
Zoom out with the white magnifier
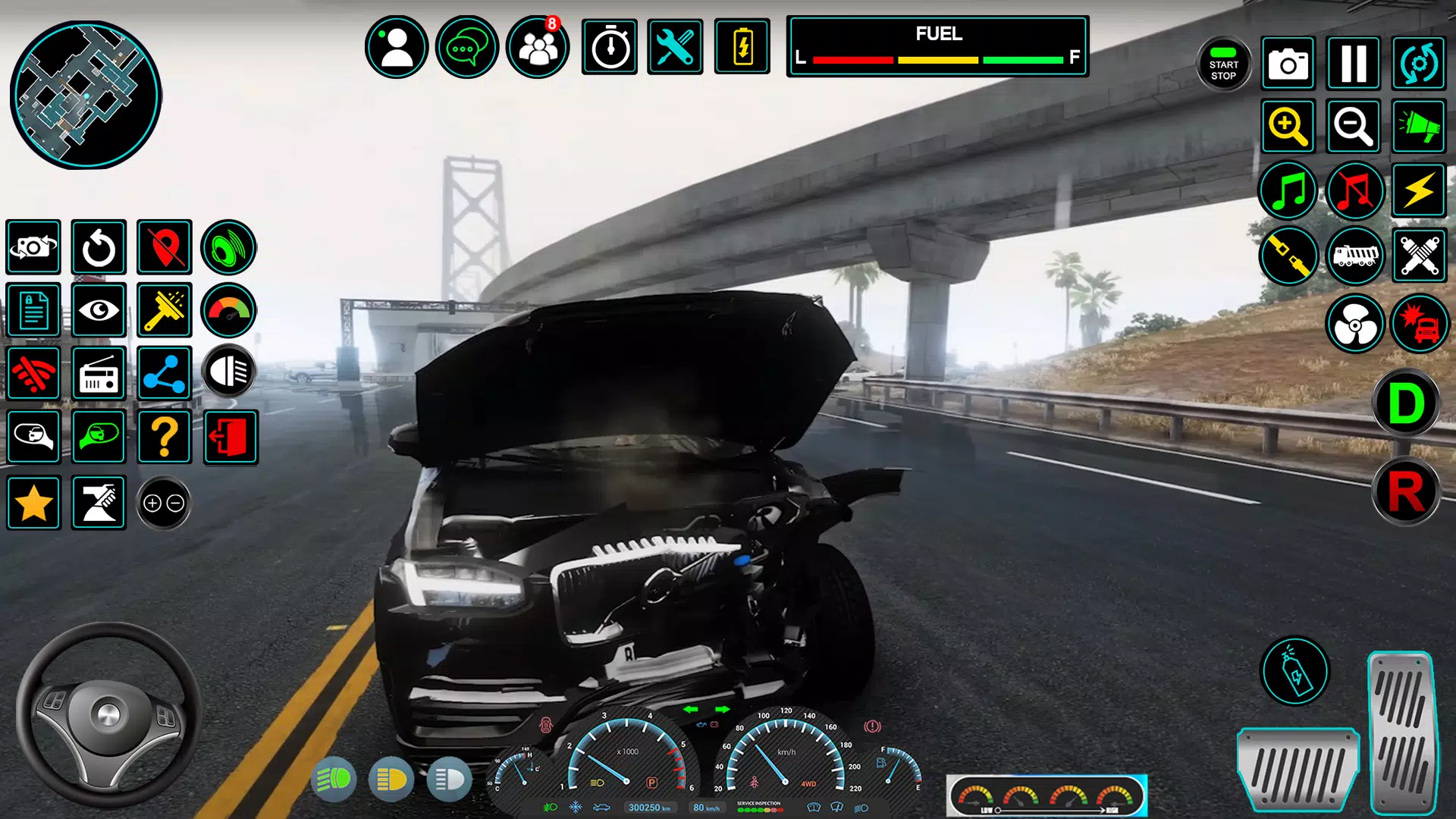(x=1354, y=127)
